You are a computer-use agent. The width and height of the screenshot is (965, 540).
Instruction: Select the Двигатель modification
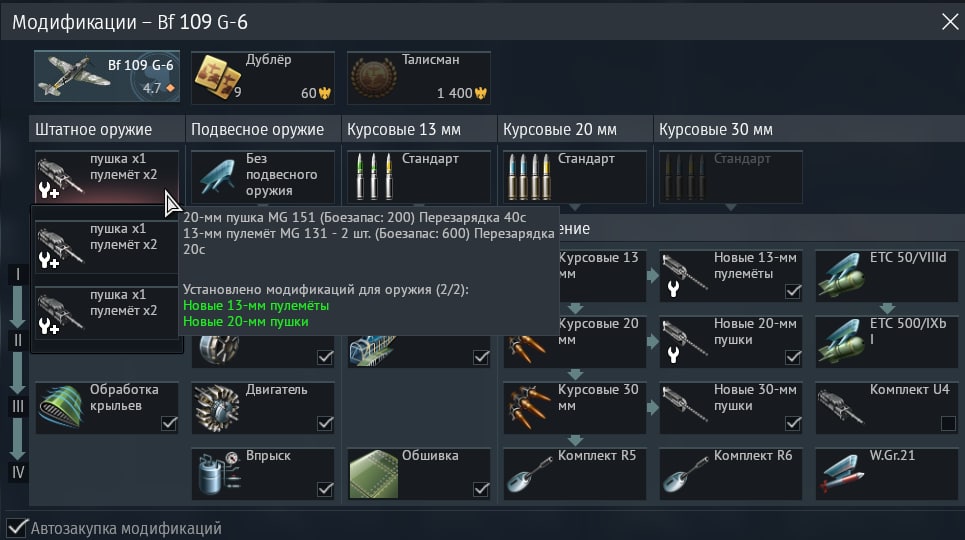coord(263,407)
